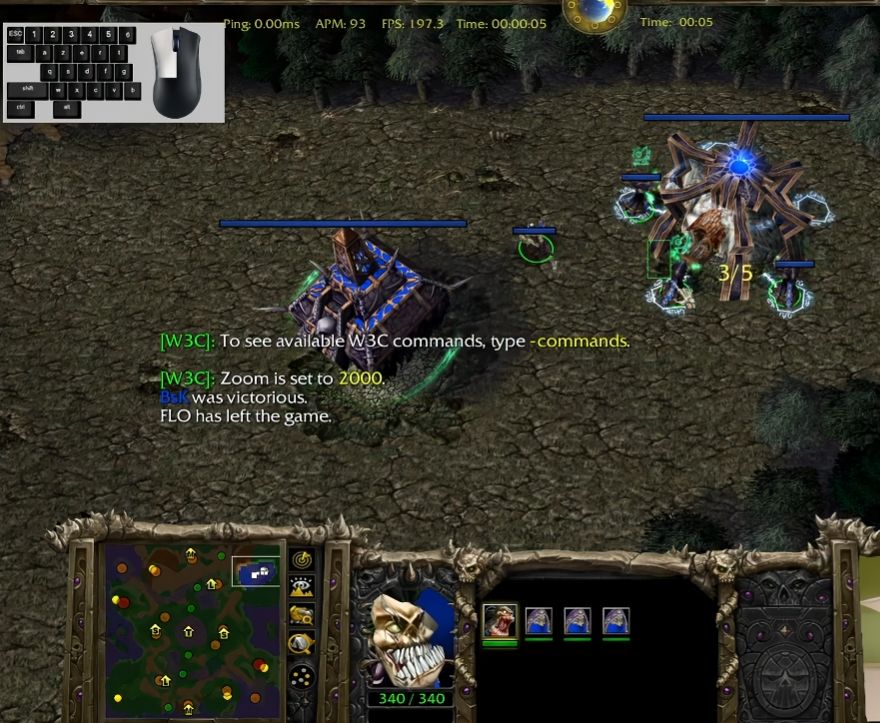Toggle creep camp display on the minimap
880x723 pixels.
[301, 644]
